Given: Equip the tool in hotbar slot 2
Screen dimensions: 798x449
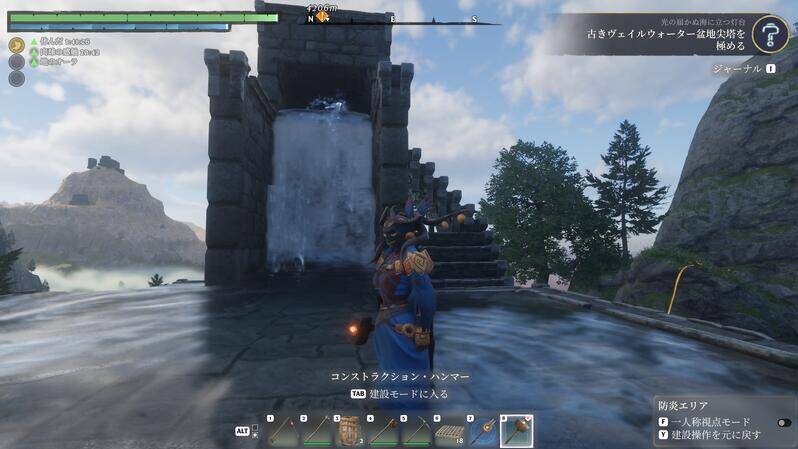Looking at the screenshot, I should pyautogui.click(x=316, y=431).
